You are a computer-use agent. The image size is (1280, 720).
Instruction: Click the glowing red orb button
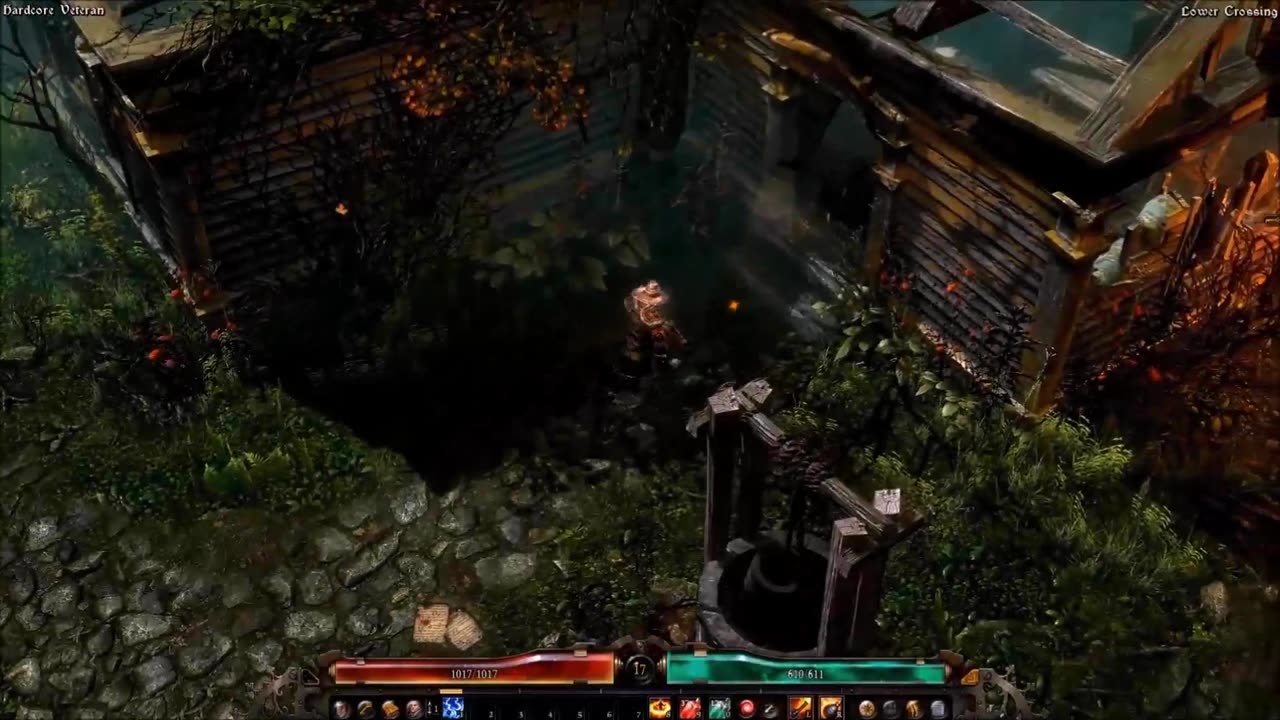coord(746,708)
